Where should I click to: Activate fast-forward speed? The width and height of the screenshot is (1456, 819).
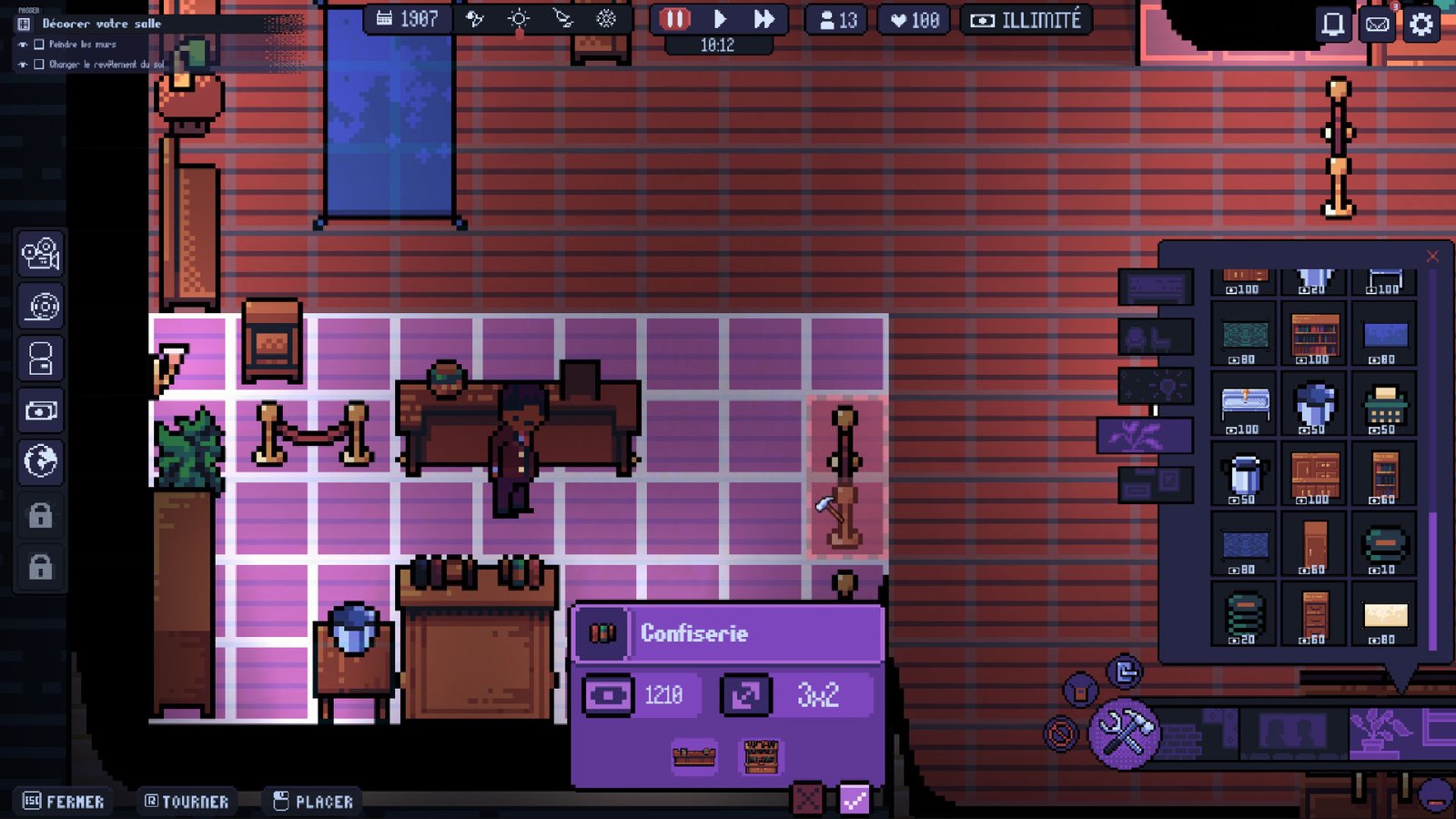point(763,19)
